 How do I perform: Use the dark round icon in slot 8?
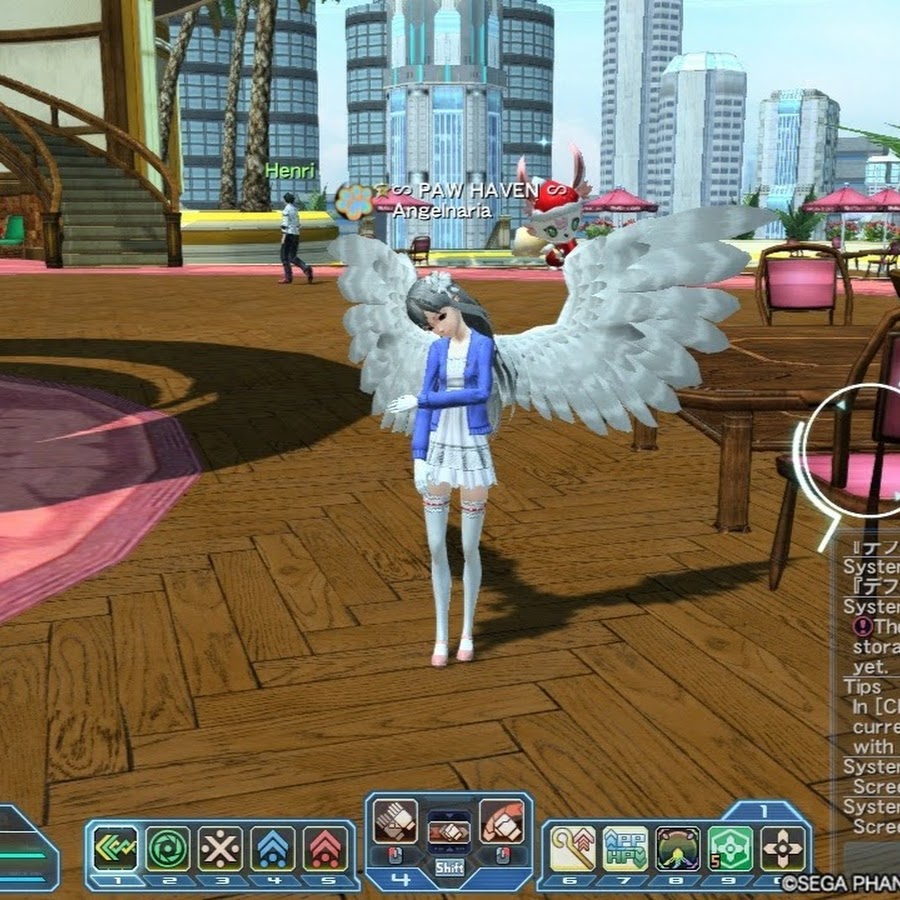click(678, 849)
